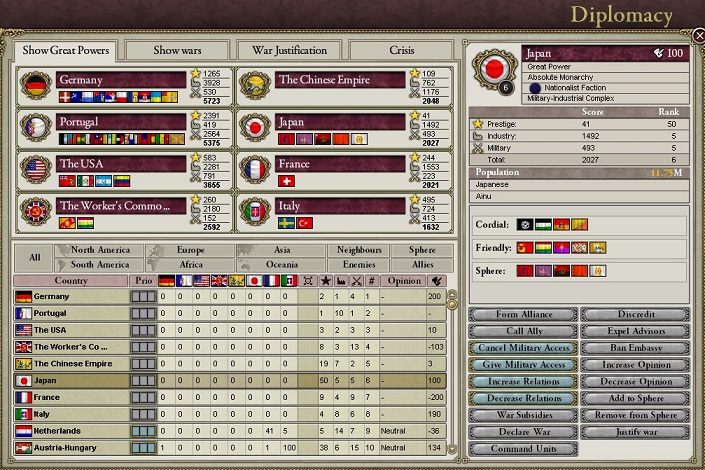The width and height of the screenshot is (705, 470).
Task: Click Increase Relations
Action: 523,382
